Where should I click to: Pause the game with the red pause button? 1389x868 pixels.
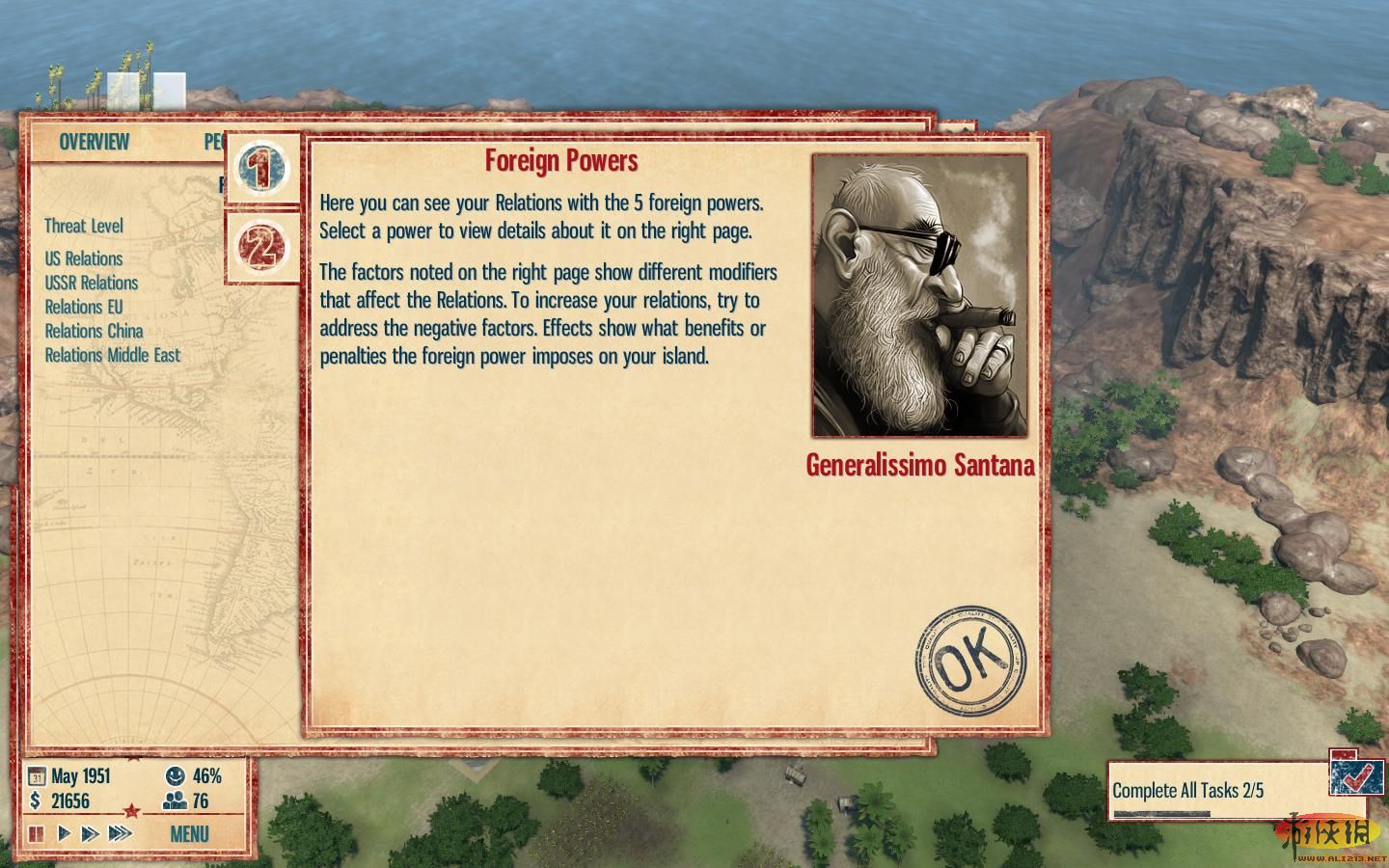36,833
